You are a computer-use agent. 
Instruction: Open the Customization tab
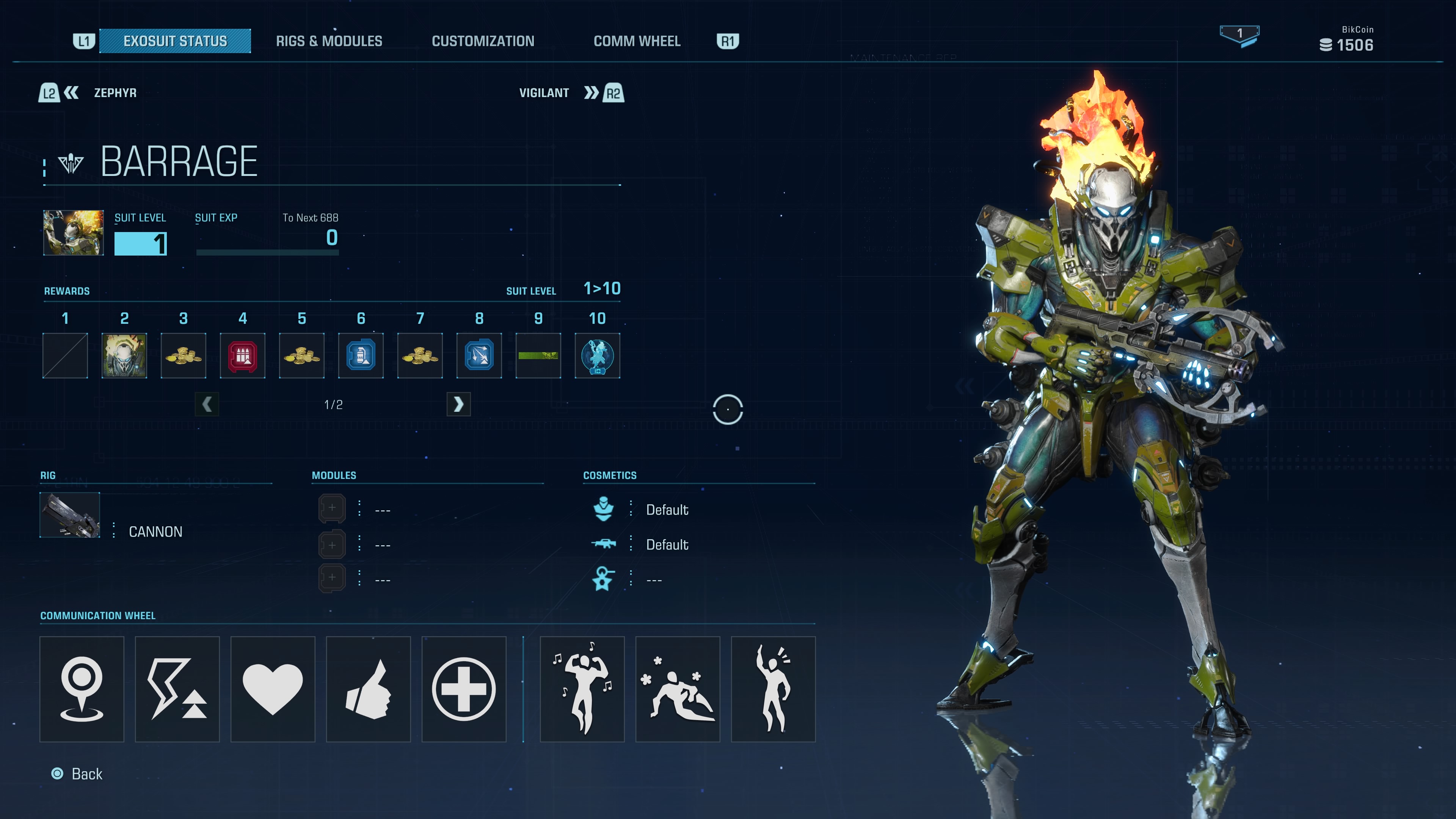[x=483, y=41]
